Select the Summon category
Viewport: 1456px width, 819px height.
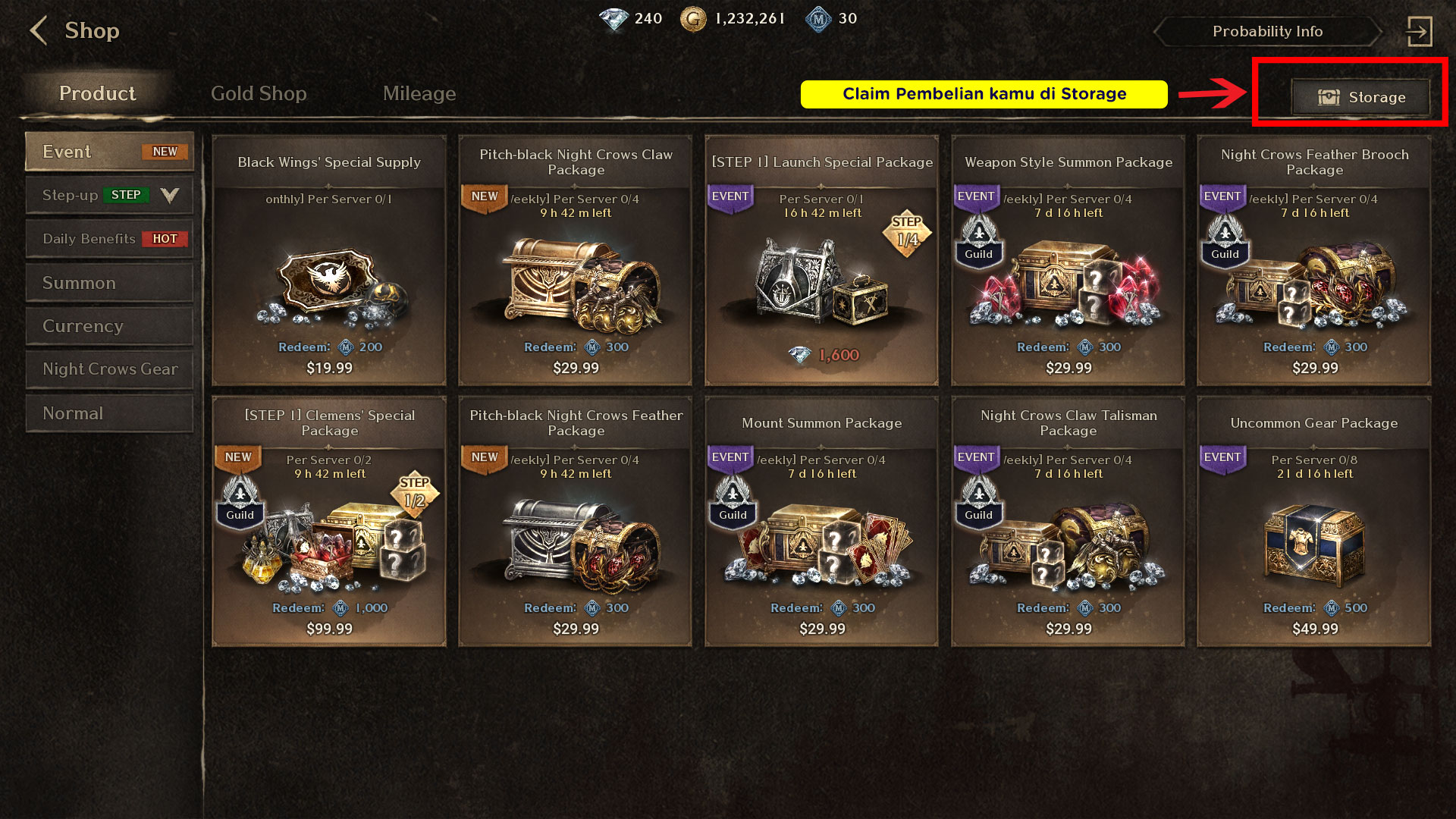tap(109, 283)
